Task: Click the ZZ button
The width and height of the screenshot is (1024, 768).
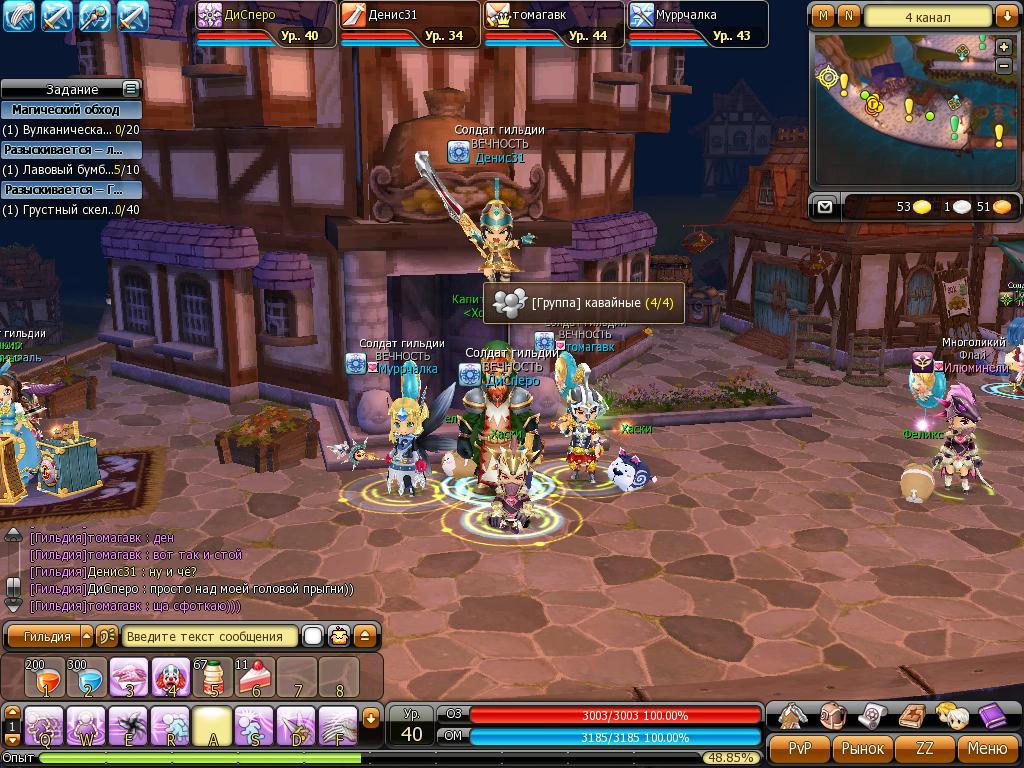Action: coord(925,748)
